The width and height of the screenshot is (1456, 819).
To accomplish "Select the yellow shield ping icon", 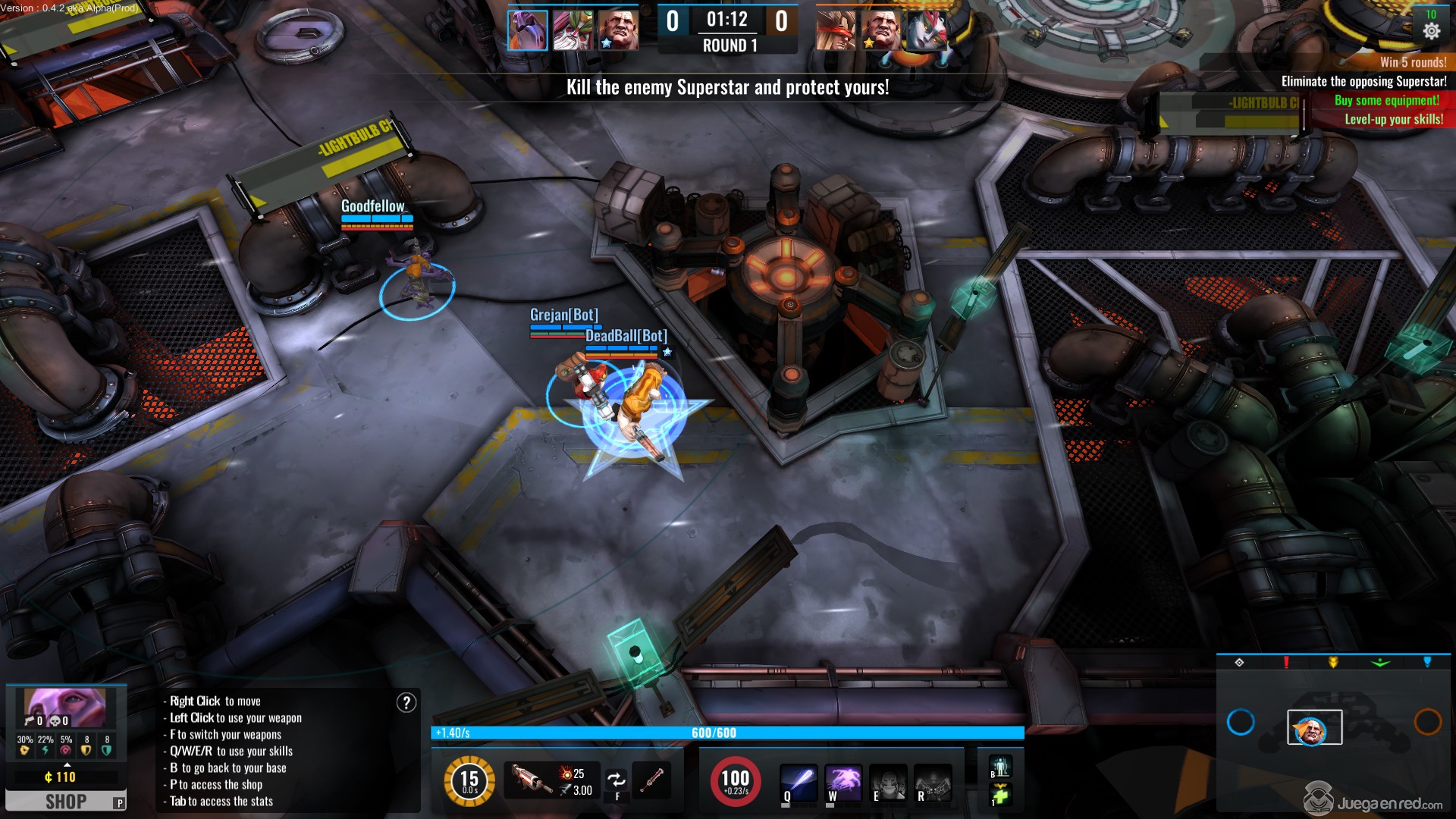I will tap(1333, 662).
